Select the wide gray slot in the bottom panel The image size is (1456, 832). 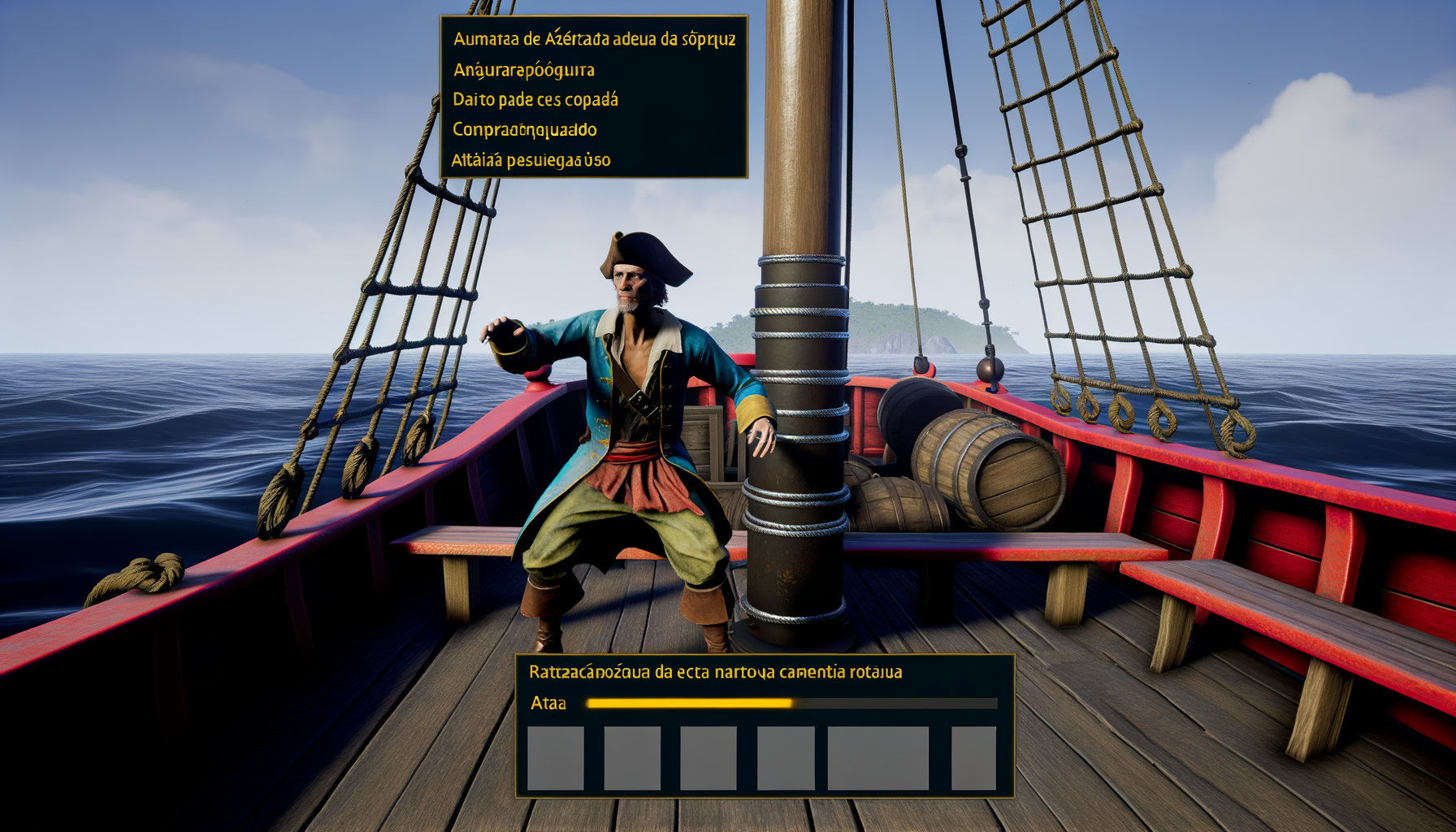[877, 758]
